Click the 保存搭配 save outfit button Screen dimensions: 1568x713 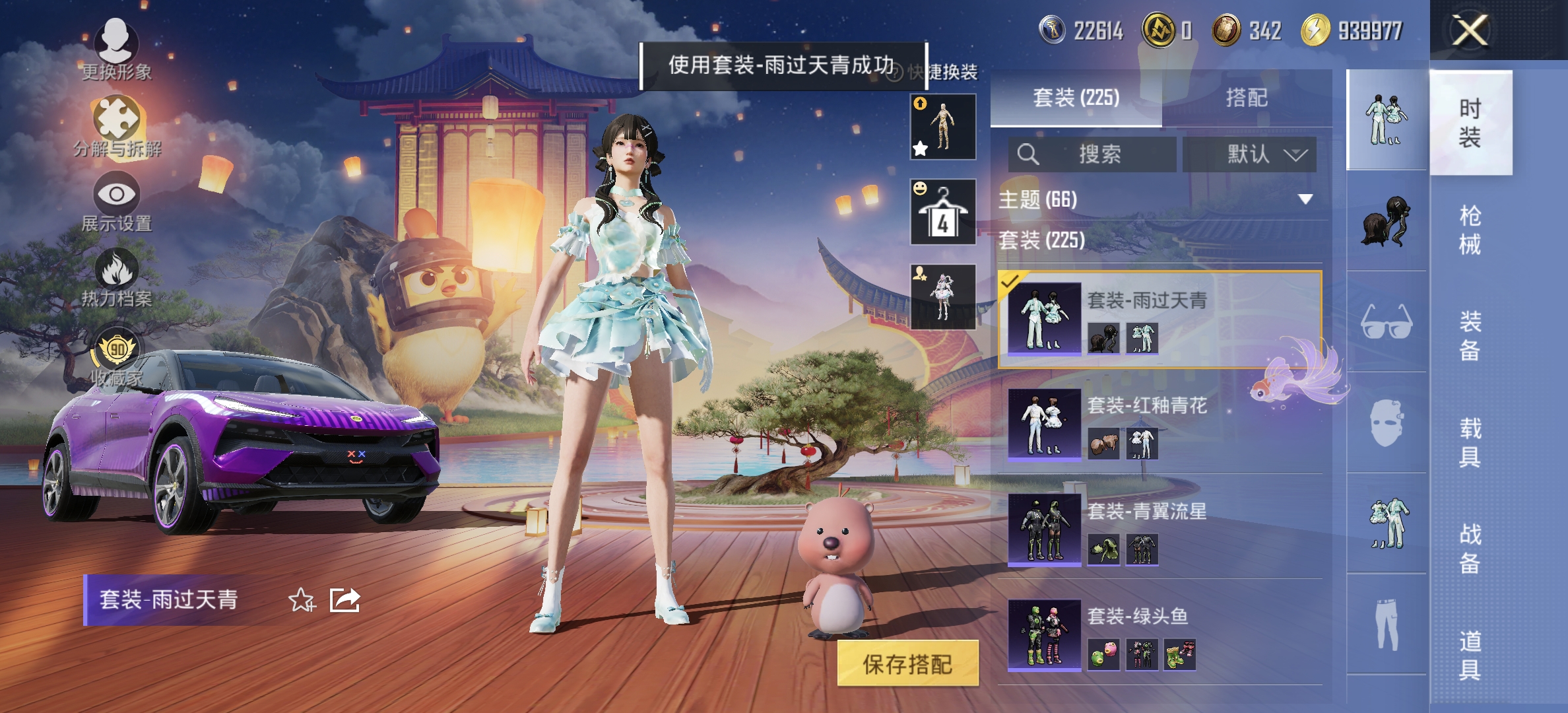click(907, 663)
